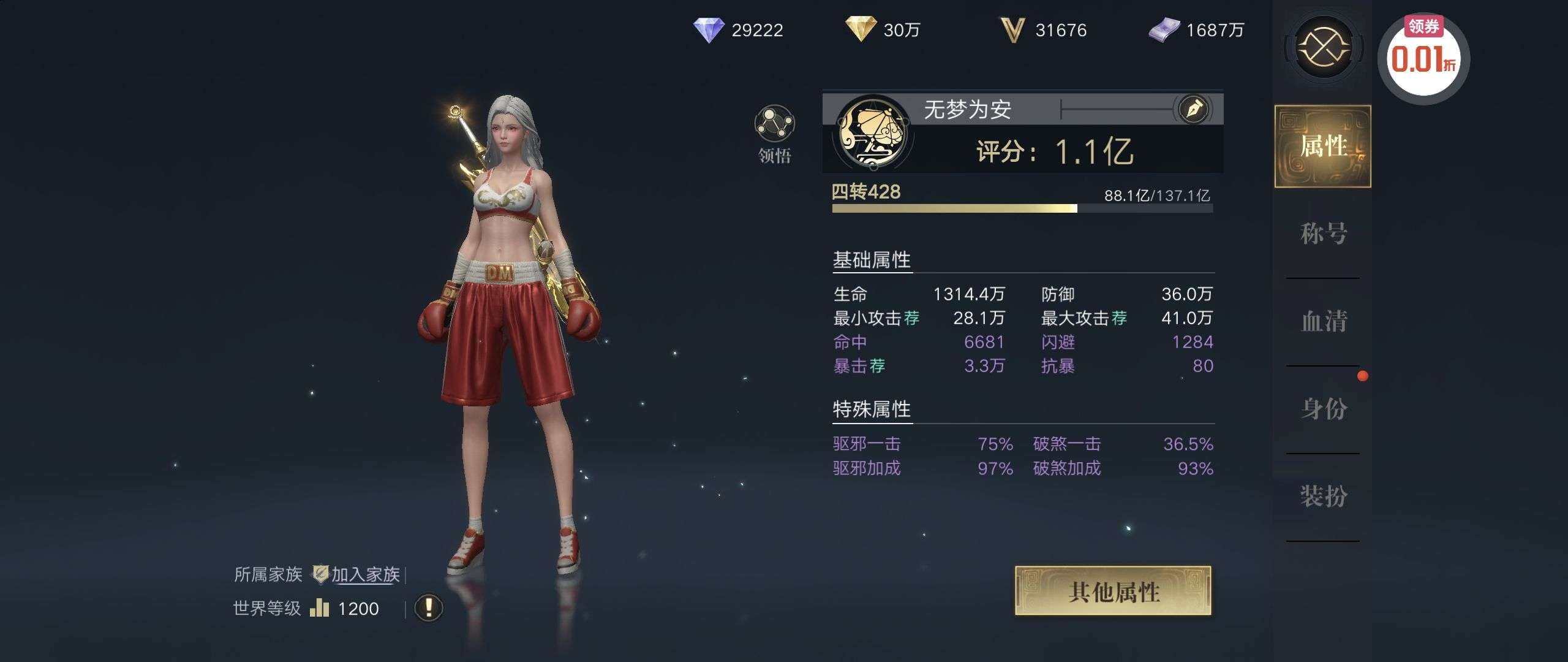Viewport: 1568px width, 662px height.
Task: Tap the gold diamond currency icon
Action: pyautogui.click(x=861, y=29)
